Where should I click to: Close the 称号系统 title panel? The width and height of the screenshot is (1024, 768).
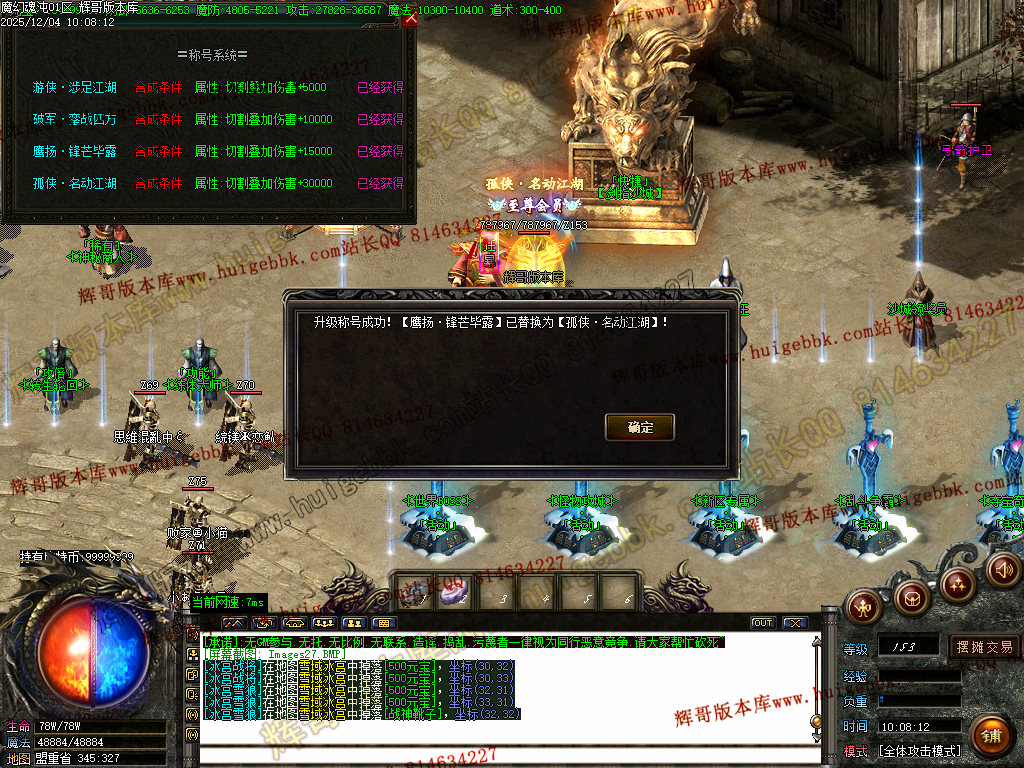point(410,18)
